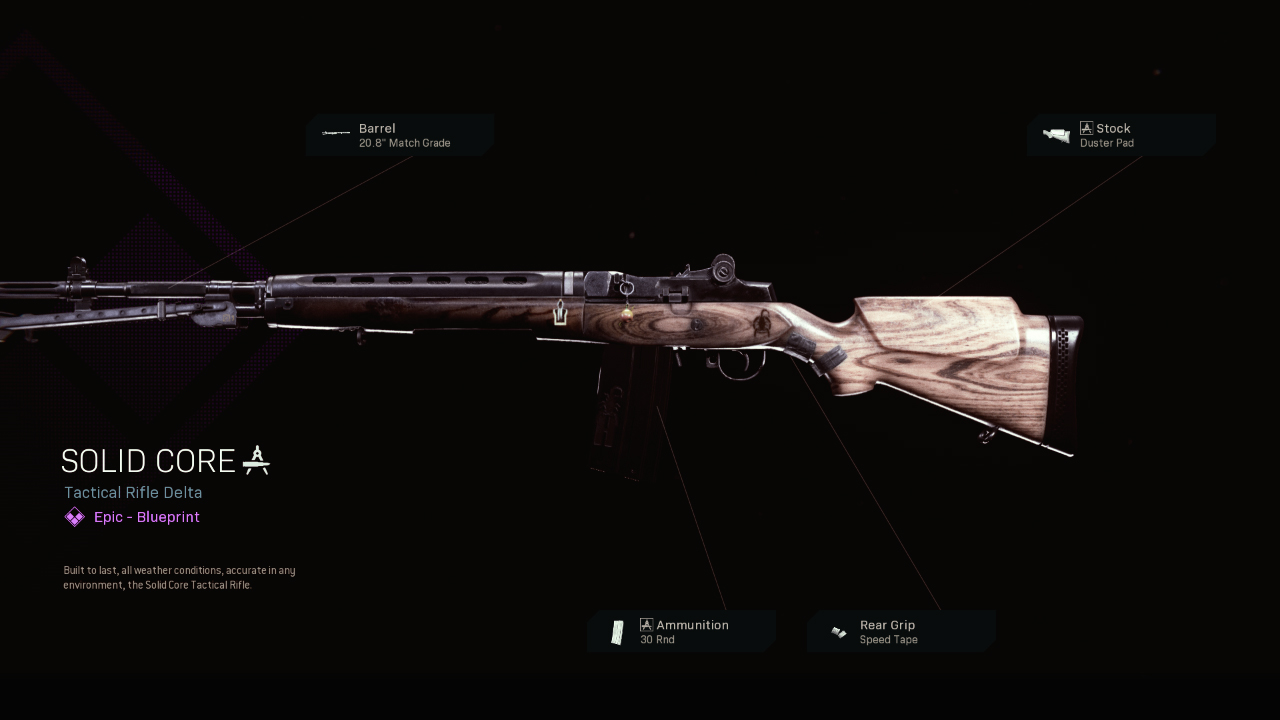Click the weapon description paragraph

click(178, 577)
